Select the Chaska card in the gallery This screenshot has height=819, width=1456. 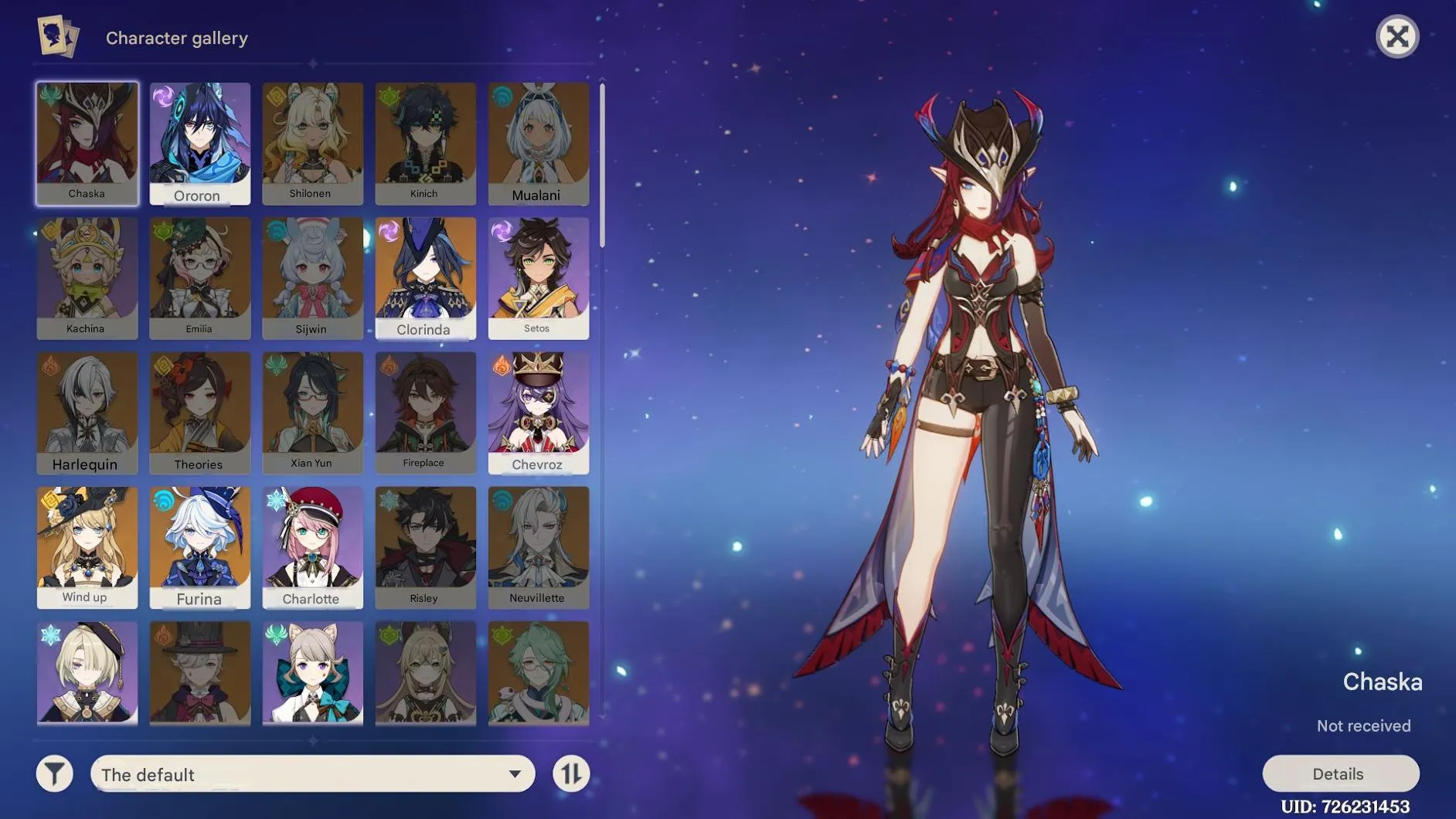tap(87, 143)
